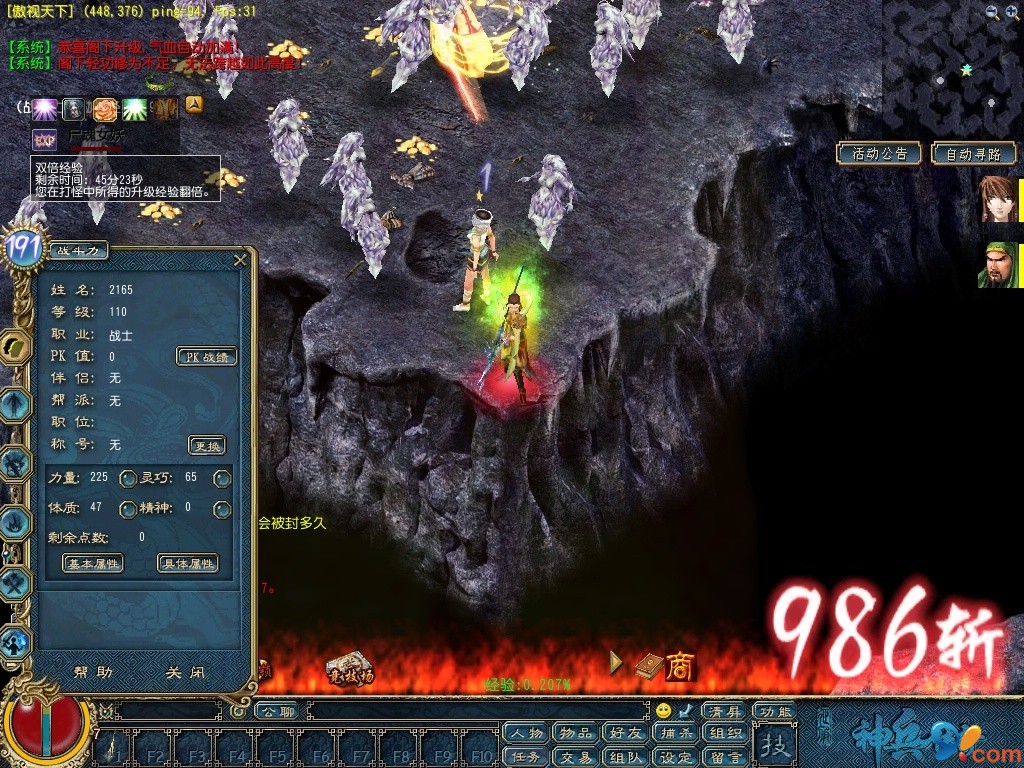Click 帮助 help in character panel
Screen dimensions: 1024x768
[93, 673]
